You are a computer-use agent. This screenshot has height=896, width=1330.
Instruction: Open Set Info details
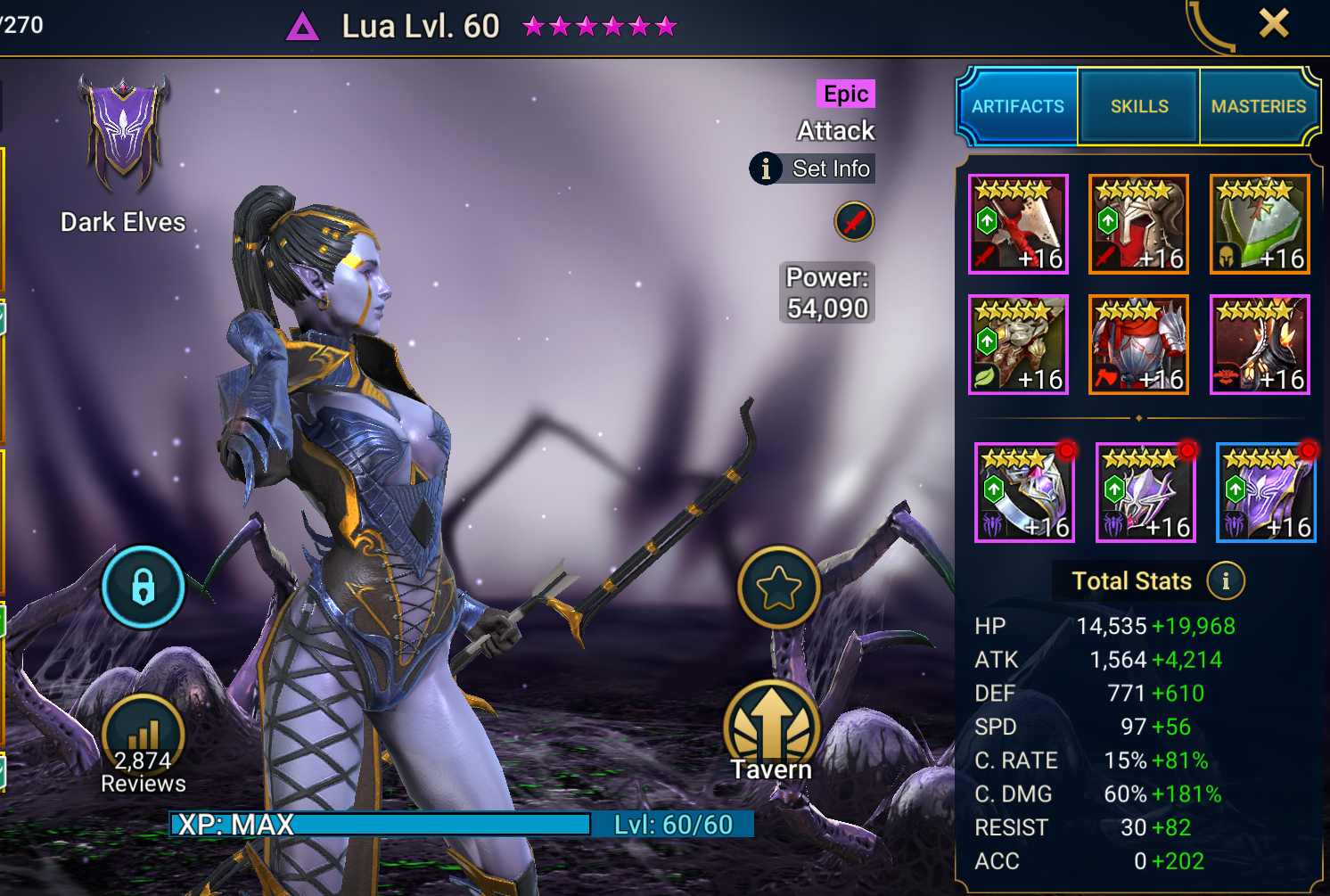coord(812,169)
